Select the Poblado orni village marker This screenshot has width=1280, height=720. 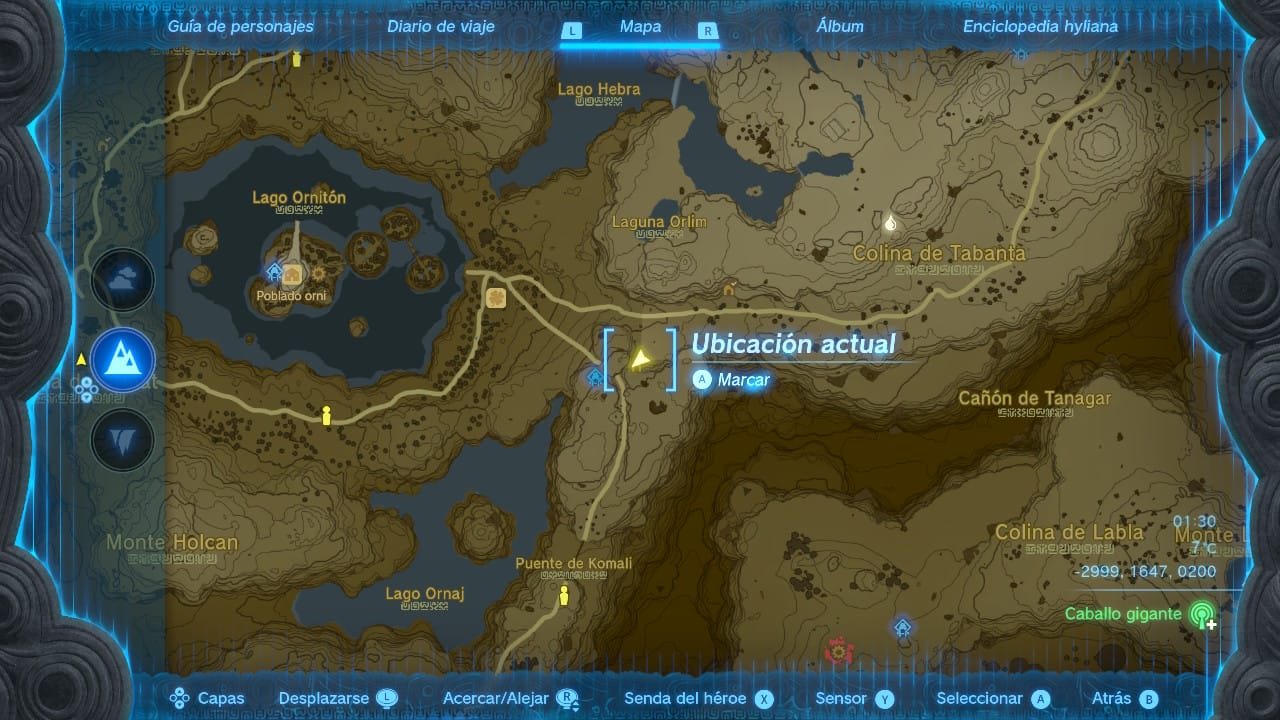(x=293, y=275)
